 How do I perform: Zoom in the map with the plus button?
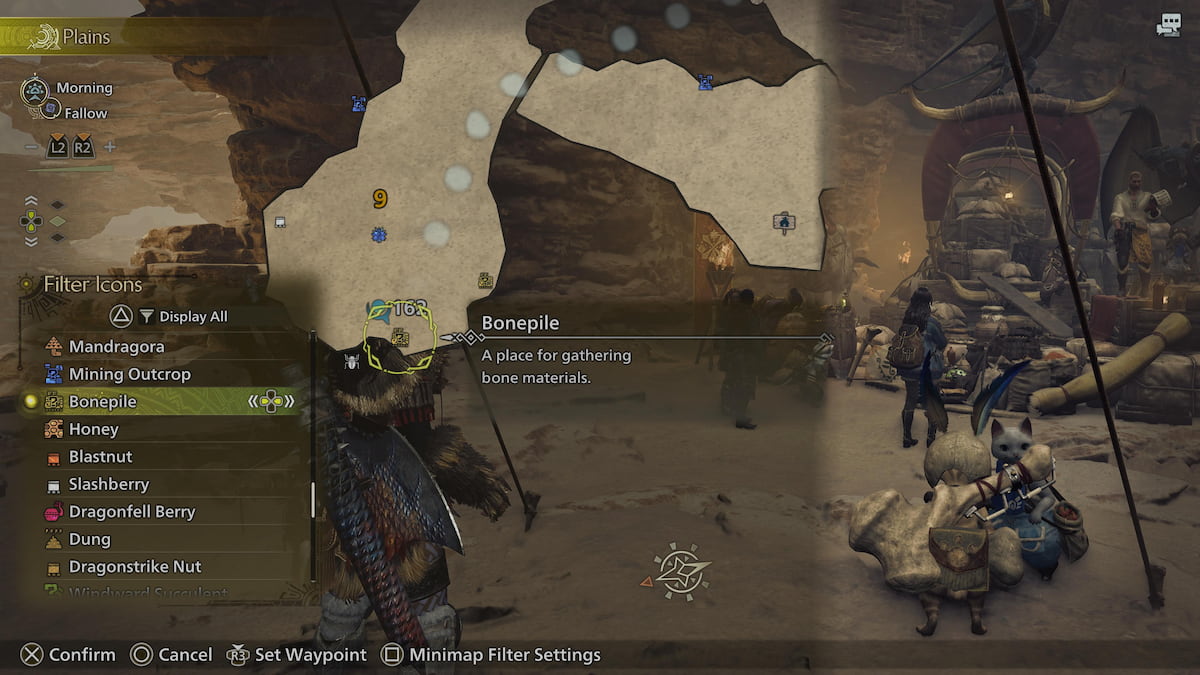coord(110,147)
